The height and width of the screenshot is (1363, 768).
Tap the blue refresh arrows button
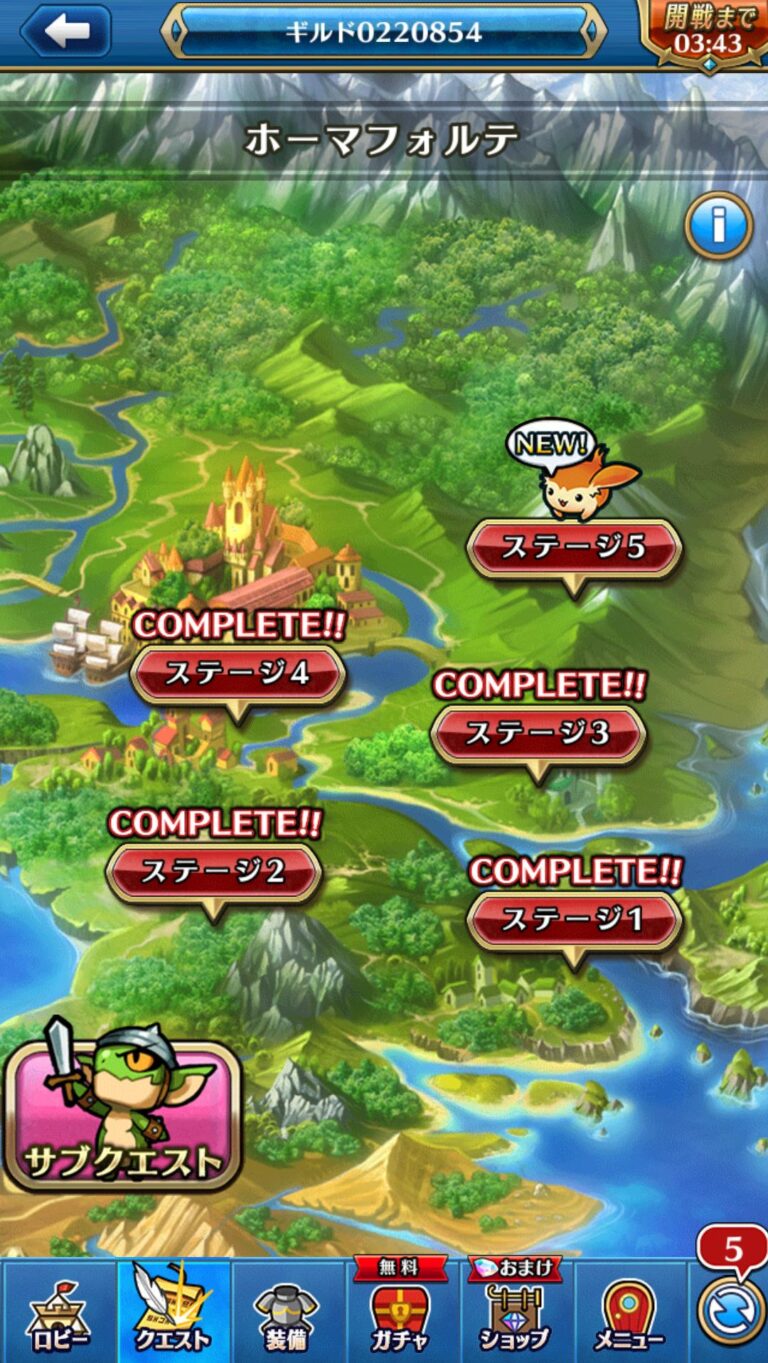point(730,1311)
